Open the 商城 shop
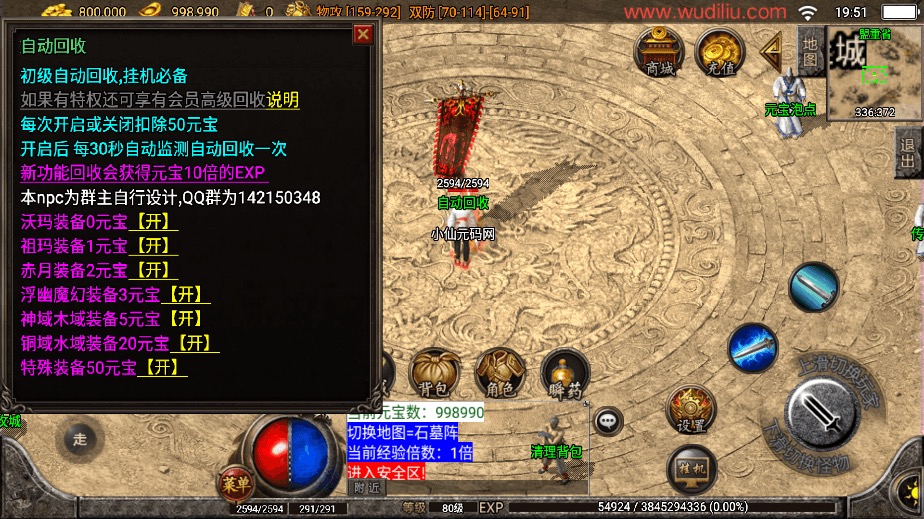 660,51
